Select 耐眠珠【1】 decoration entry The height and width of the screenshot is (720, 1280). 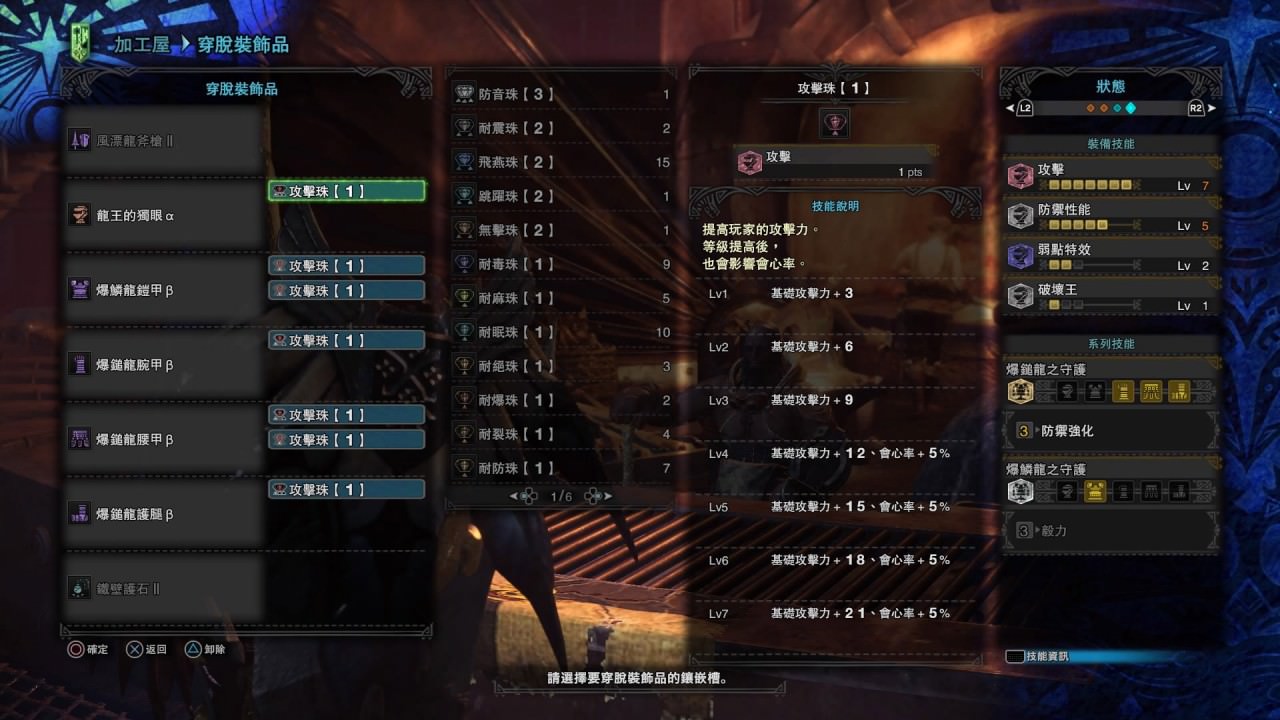[x=562, y=332]
